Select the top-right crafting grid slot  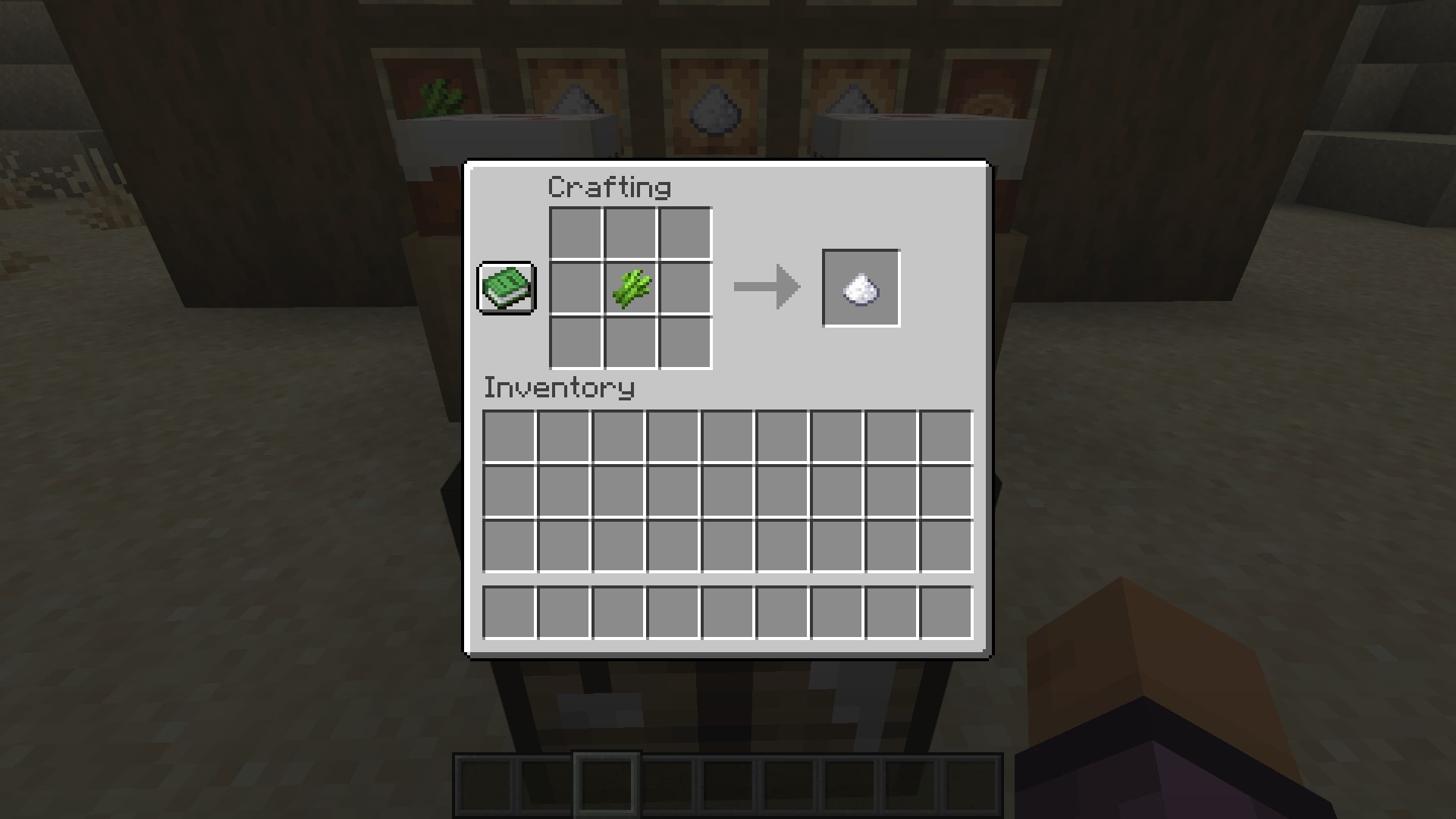coord(686,231)
